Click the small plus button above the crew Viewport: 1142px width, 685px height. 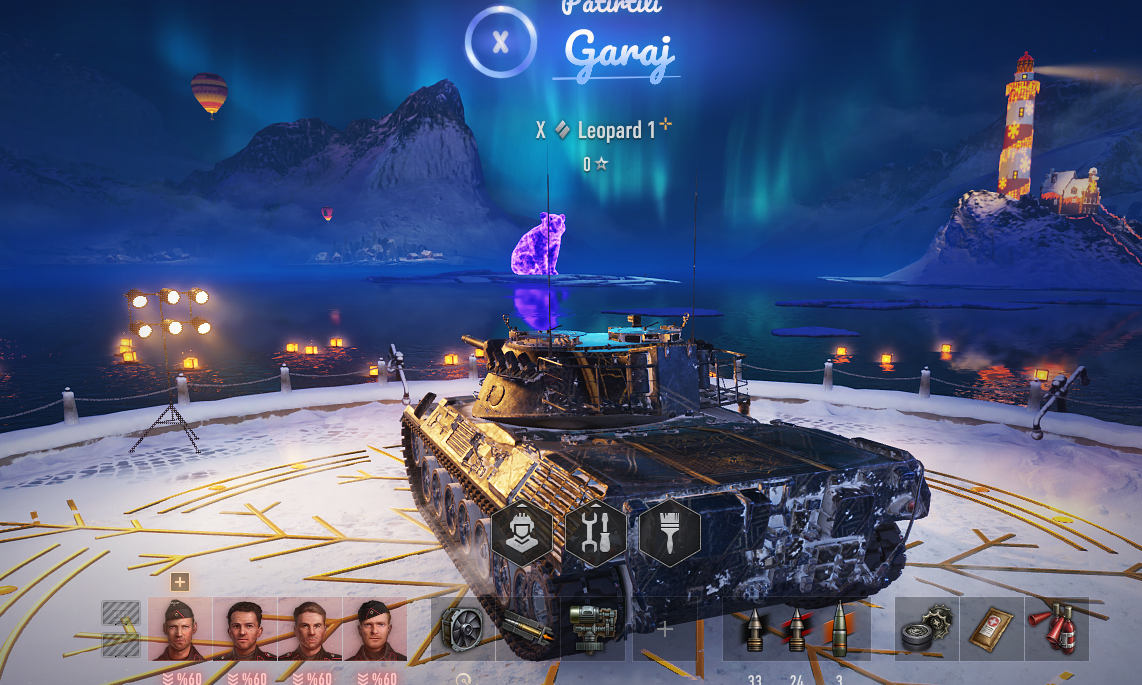179,582
